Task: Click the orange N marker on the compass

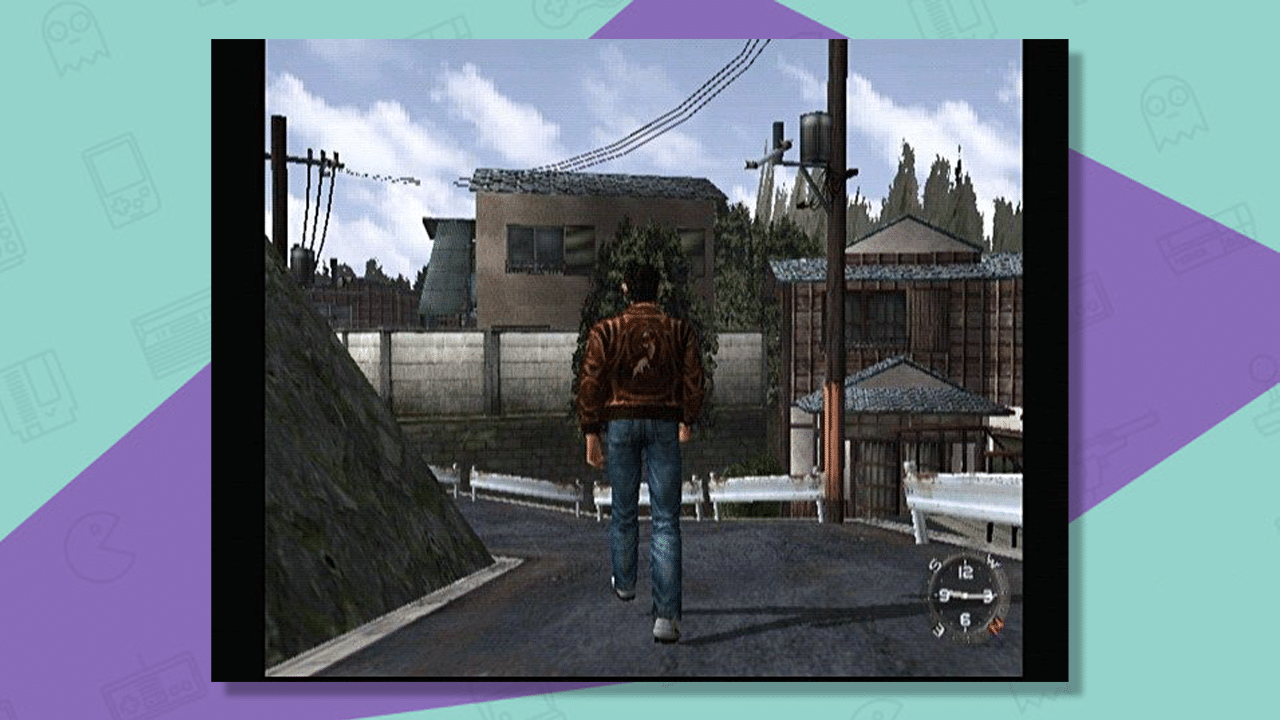Action: tap(997, 625)
